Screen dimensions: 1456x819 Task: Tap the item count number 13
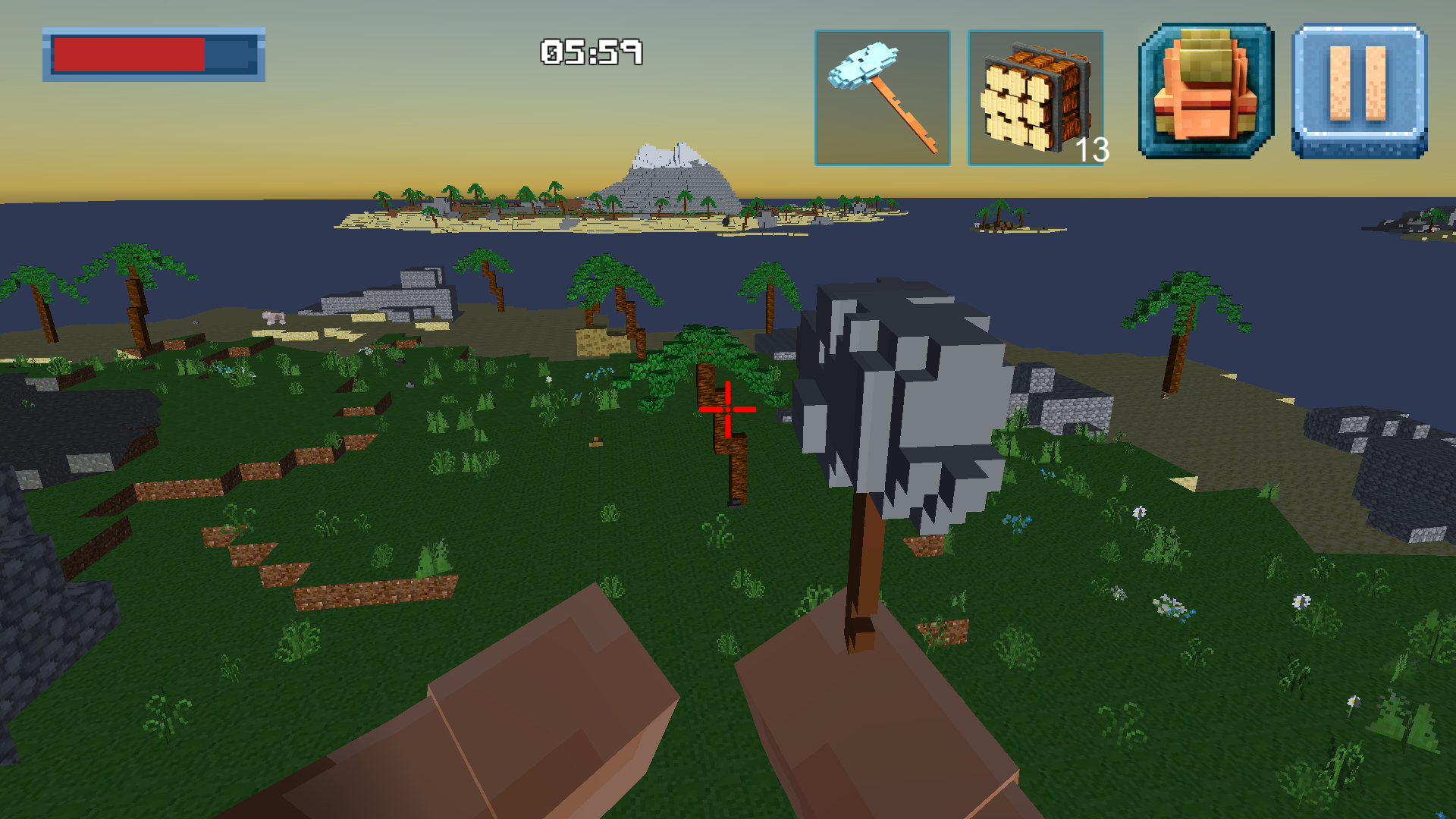pyautogui.click(x=1092, y=152)
